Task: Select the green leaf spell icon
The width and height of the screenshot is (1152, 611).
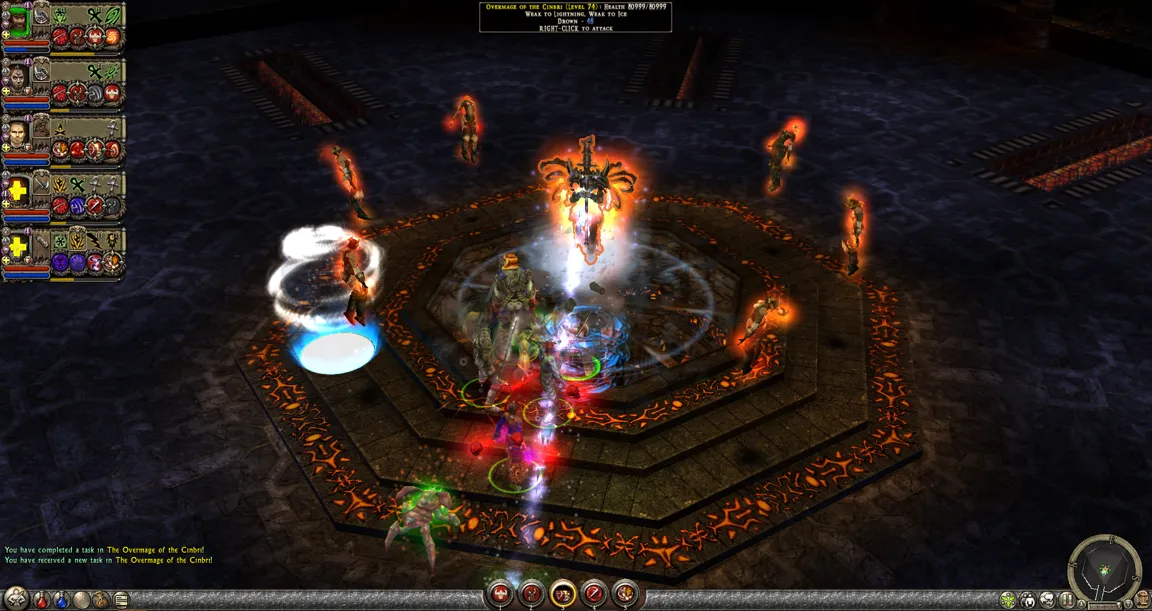Action: tap(112, 15)
